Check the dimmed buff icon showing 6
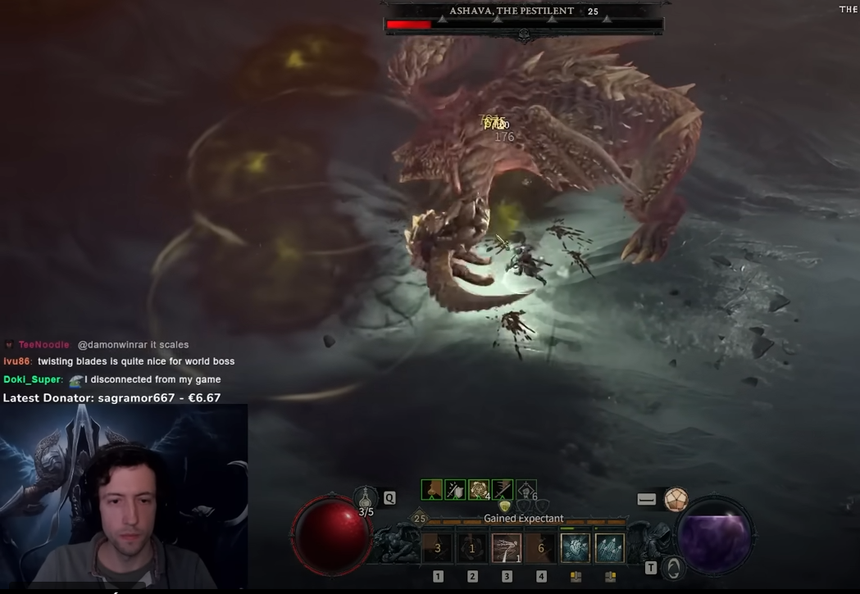860x594 pixels. [x=526, y=489]
